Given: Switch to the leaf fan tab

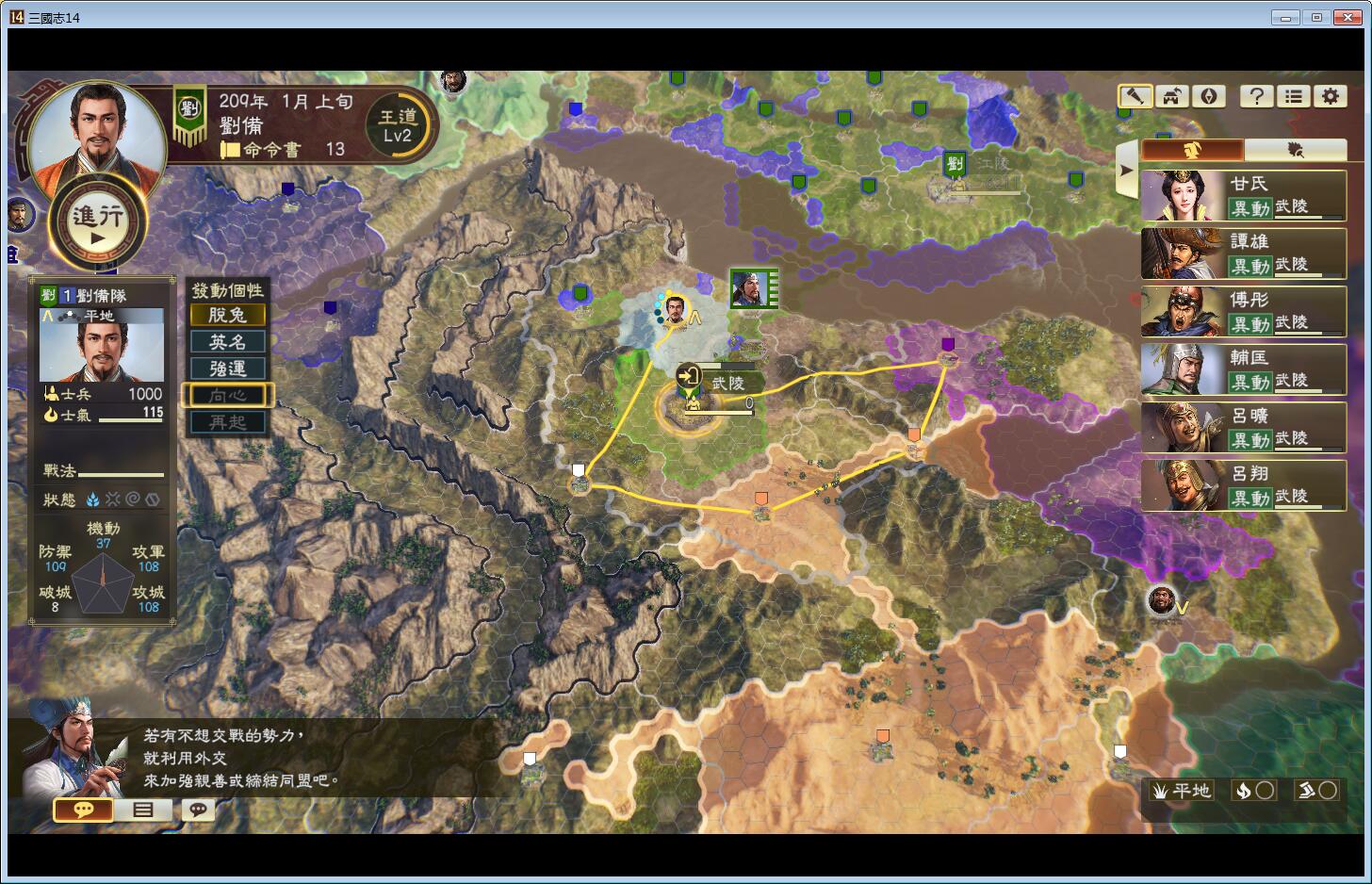Looking at the screenshot, I should [1295, 150].
